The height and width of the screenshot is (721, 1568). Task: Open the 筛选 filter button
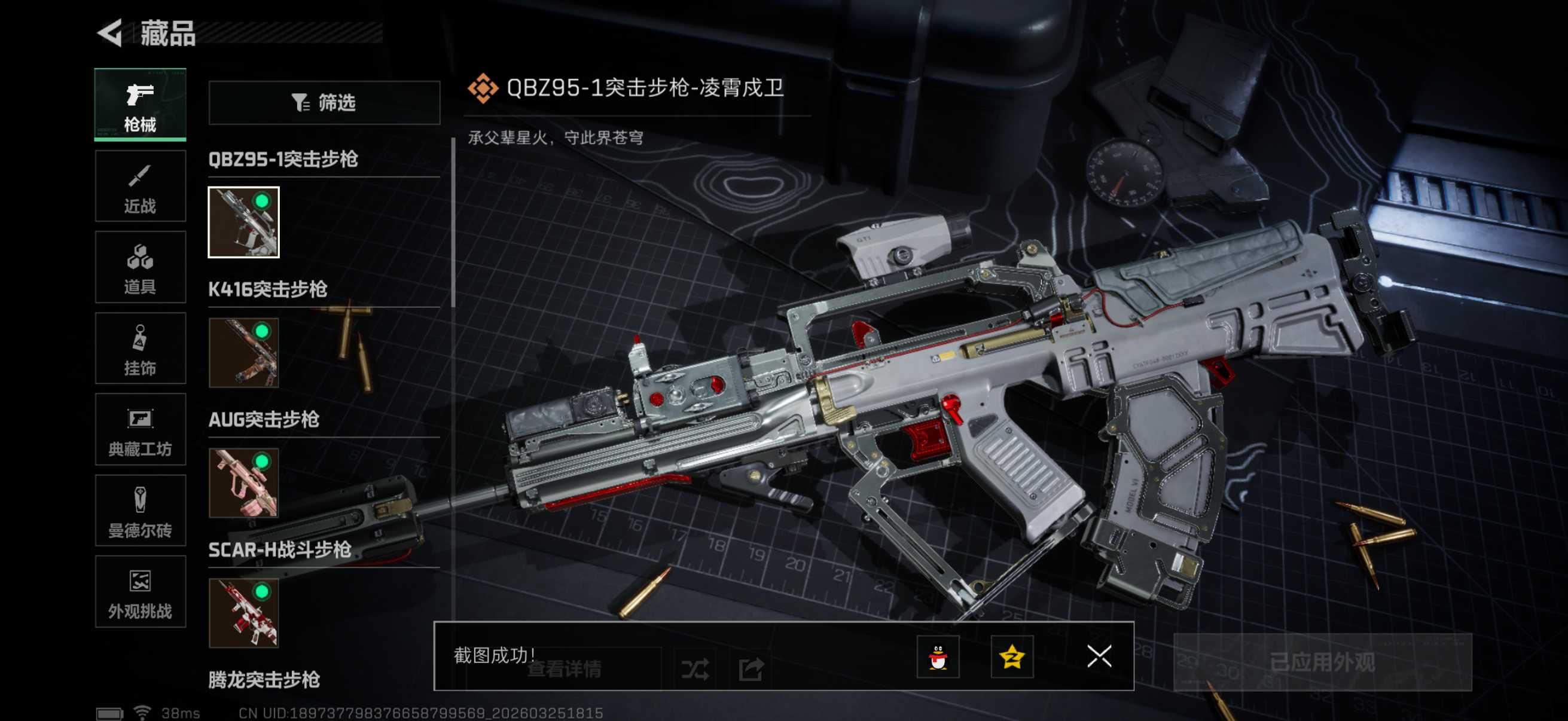click(324, 103)
